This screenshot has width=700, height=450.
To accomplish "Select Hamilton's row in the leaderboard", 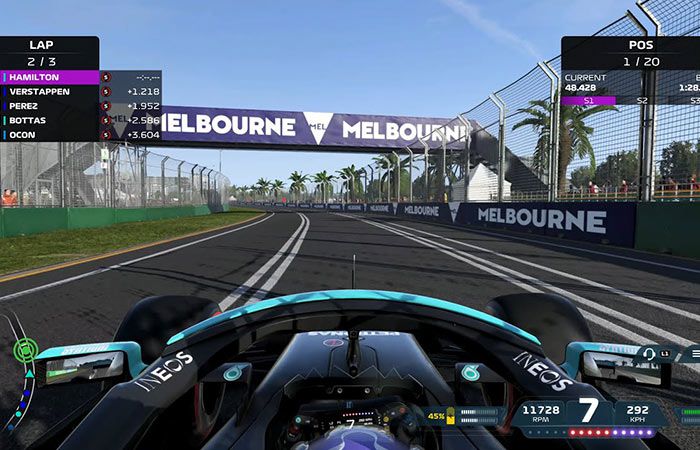I will [52, 77].
